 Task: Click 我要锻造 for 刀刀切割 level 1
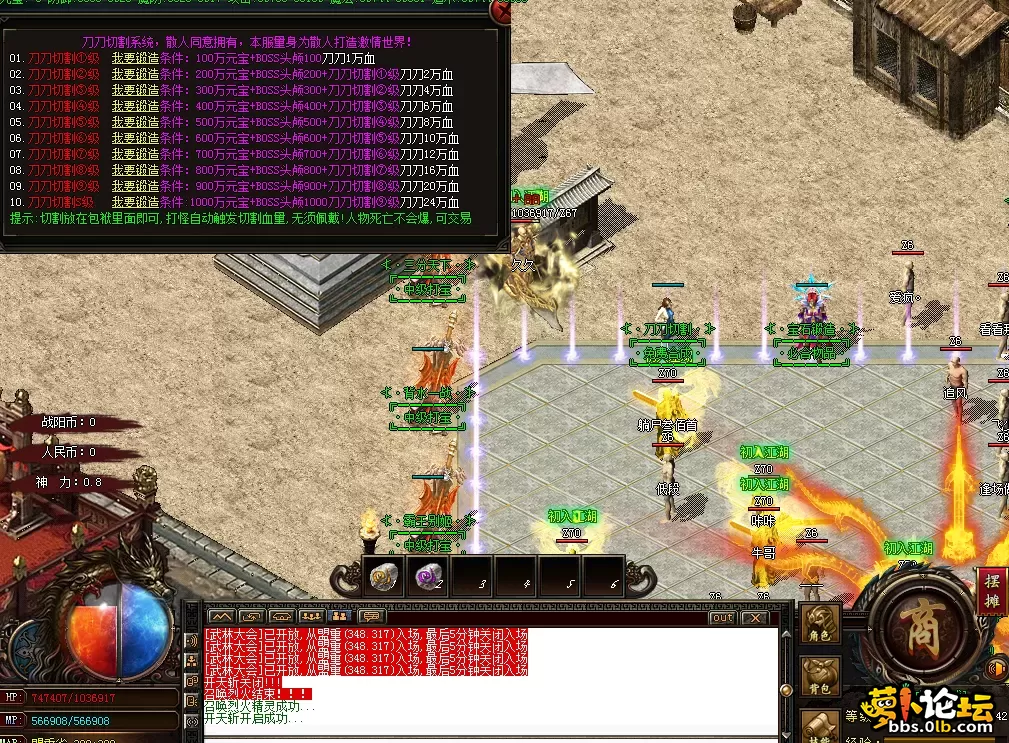click(x=135, y=58)
